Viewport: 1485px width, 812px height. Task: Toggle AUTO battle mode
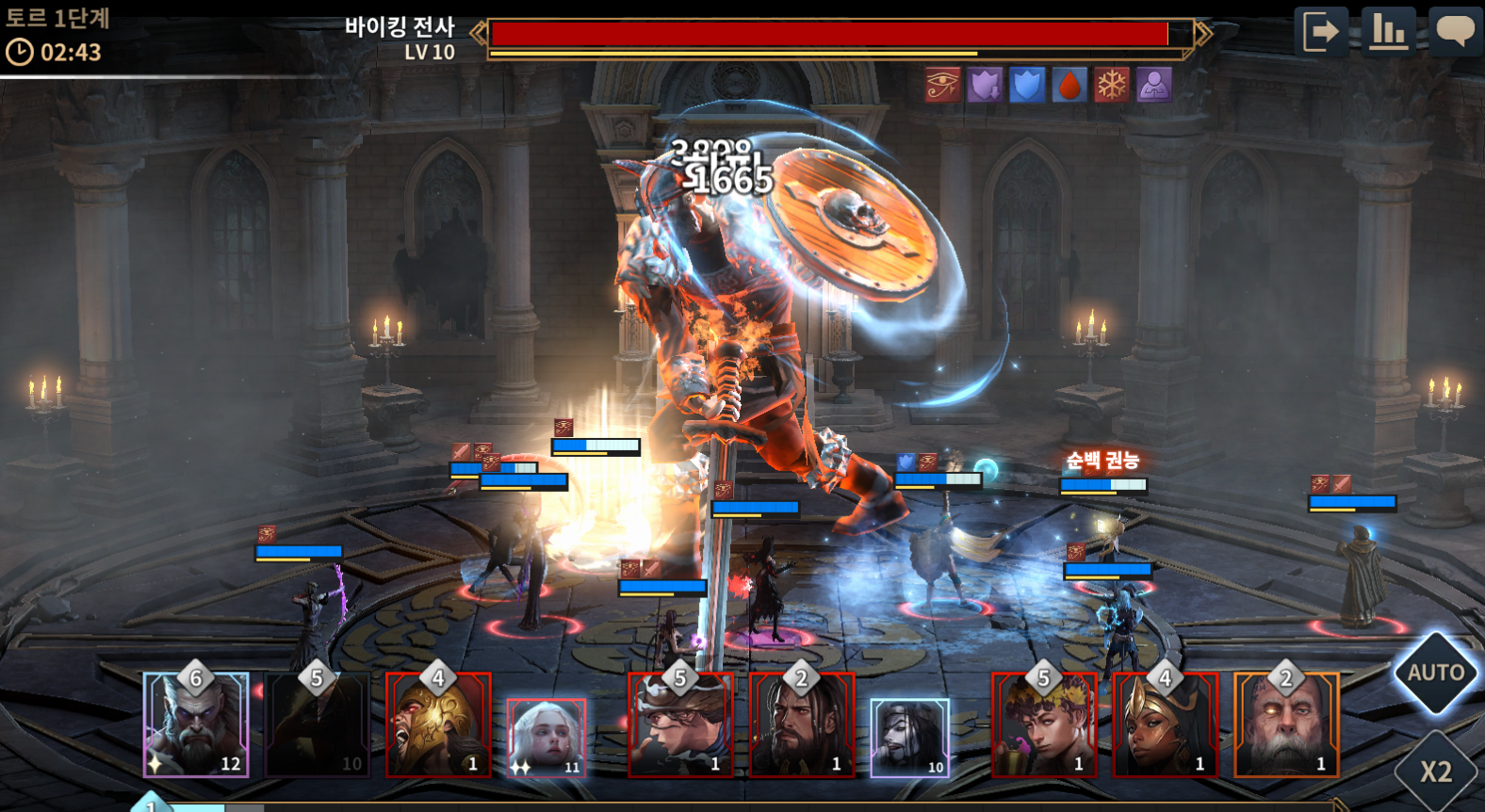[1435, 673]
